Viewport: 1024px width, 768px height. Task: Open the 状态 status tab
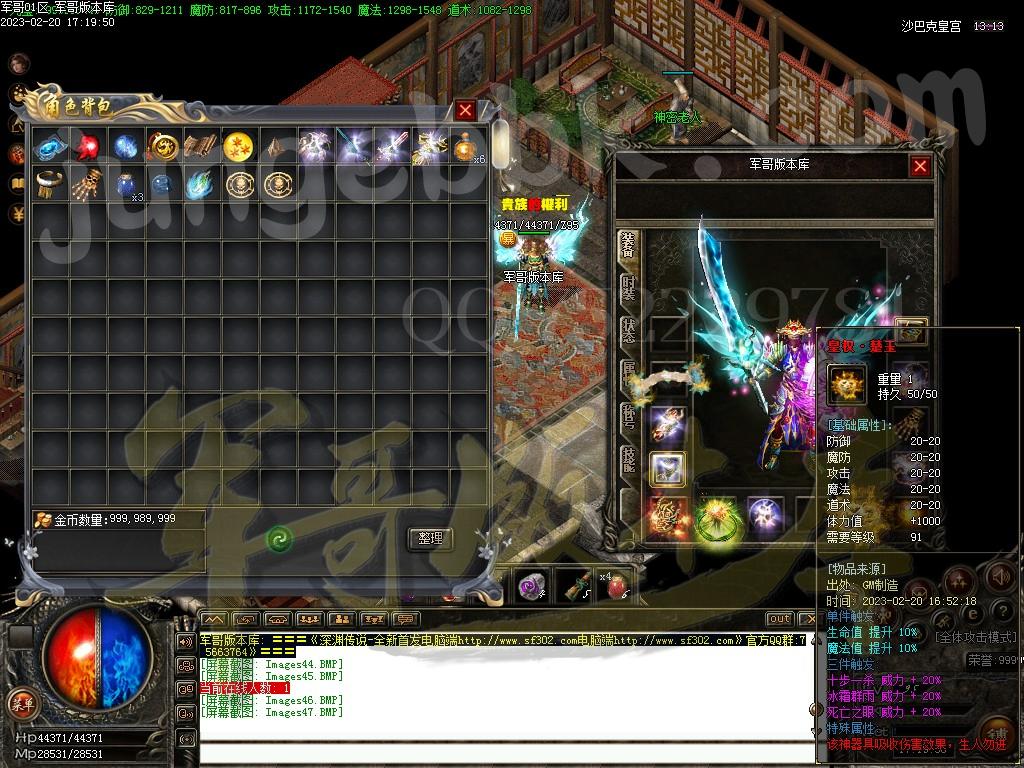[628, 331]
